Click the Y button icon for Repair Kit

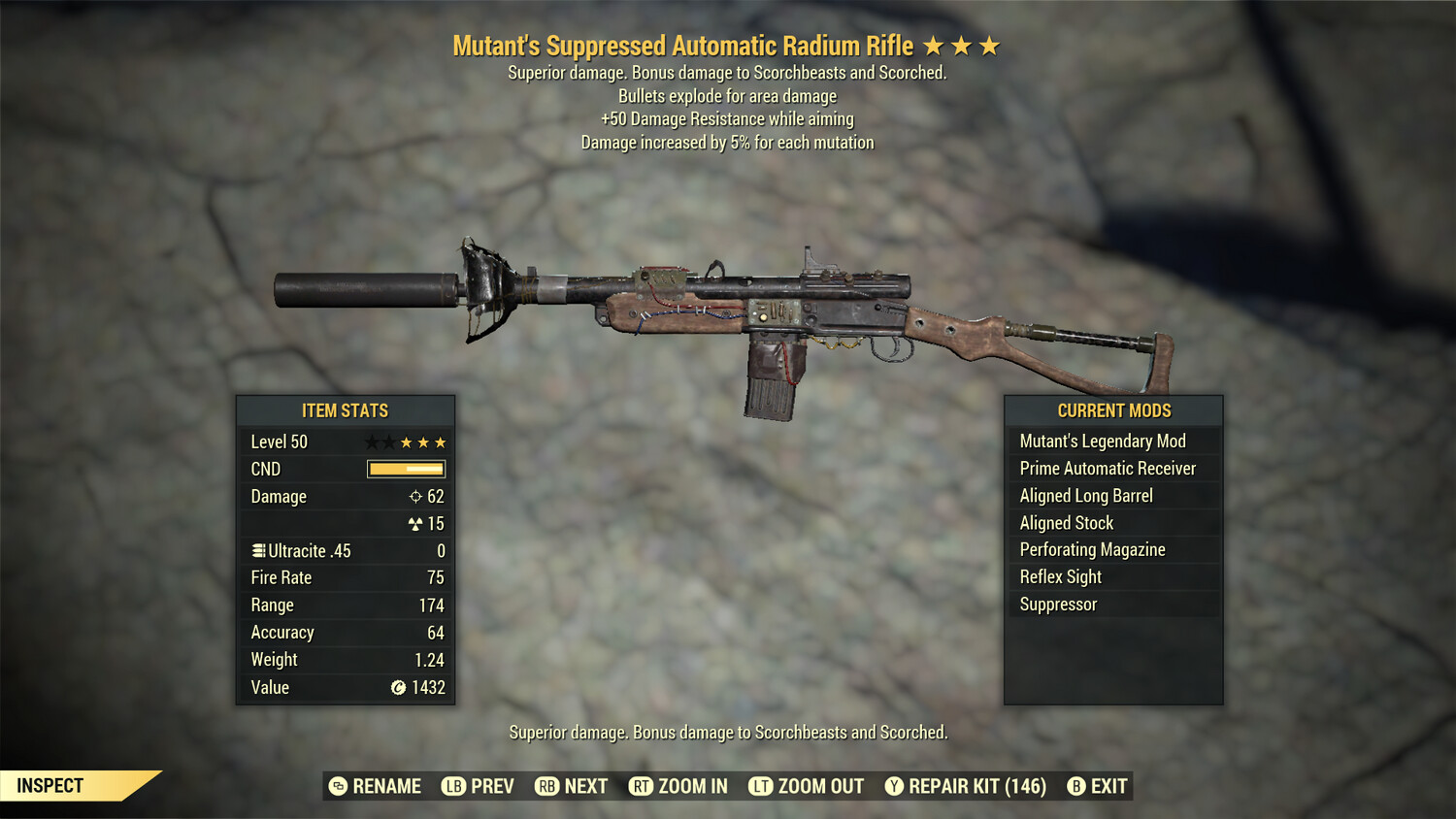pyautogui.click(x=894, y=786)
